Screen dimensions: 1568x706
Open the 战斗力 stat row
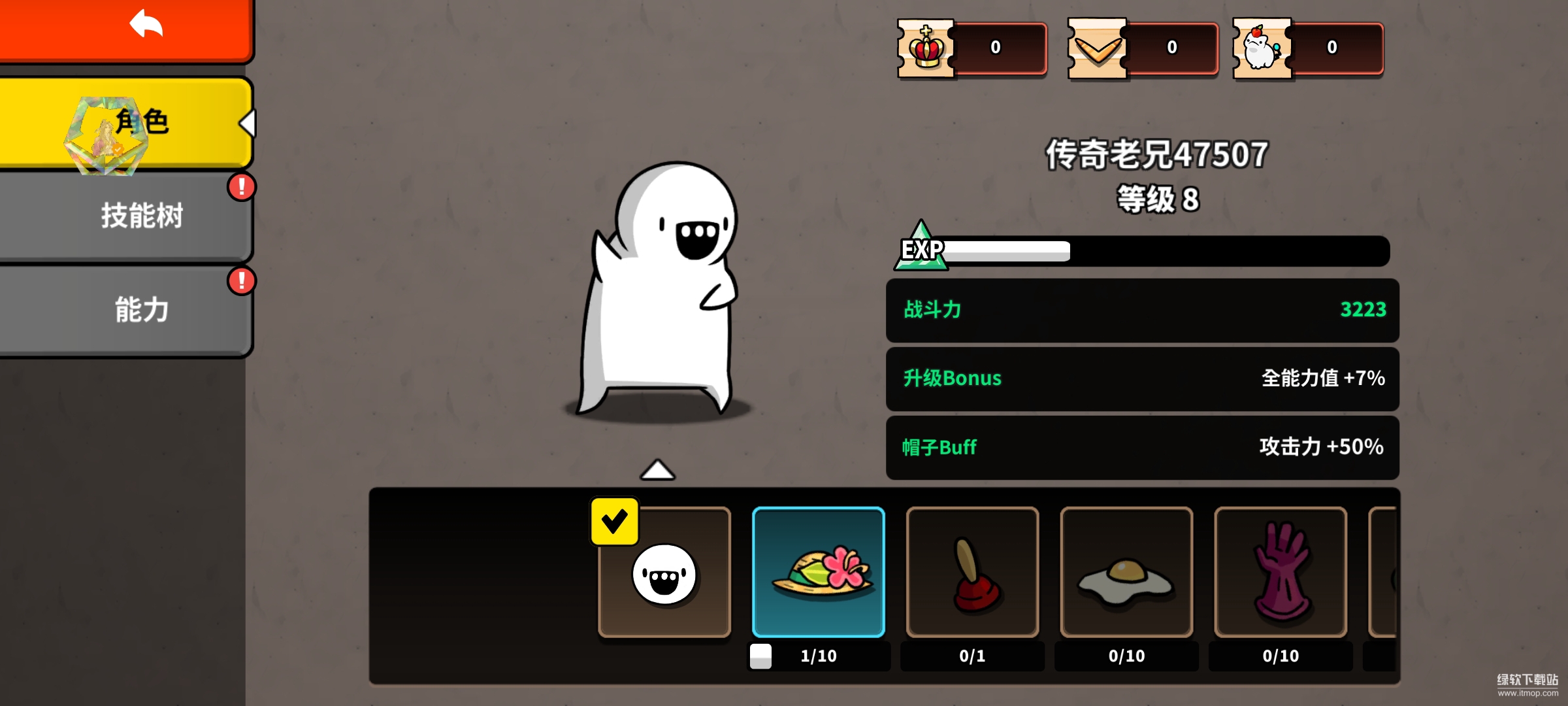(1142, 310)
